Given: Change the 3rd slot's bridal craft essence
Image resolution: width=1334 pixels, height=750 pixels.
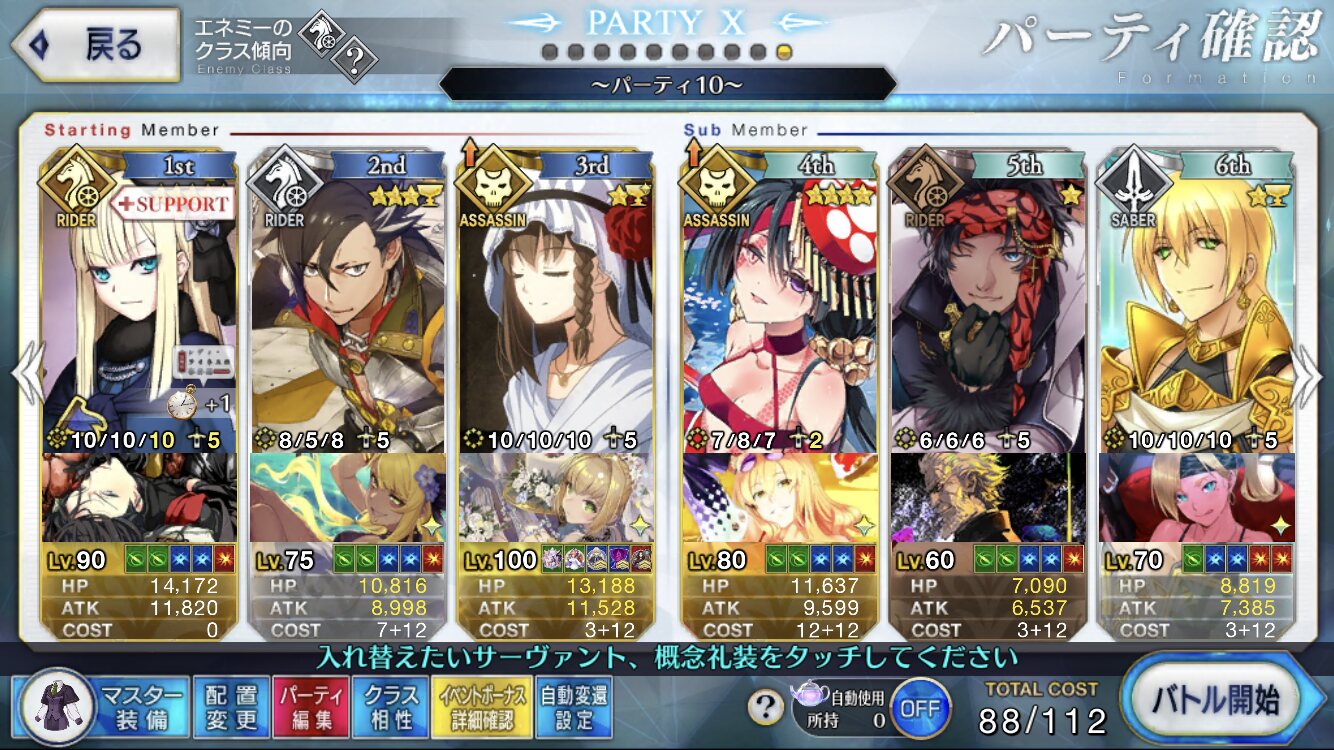Looking at the screenshot, I should (x=556, y=497).
